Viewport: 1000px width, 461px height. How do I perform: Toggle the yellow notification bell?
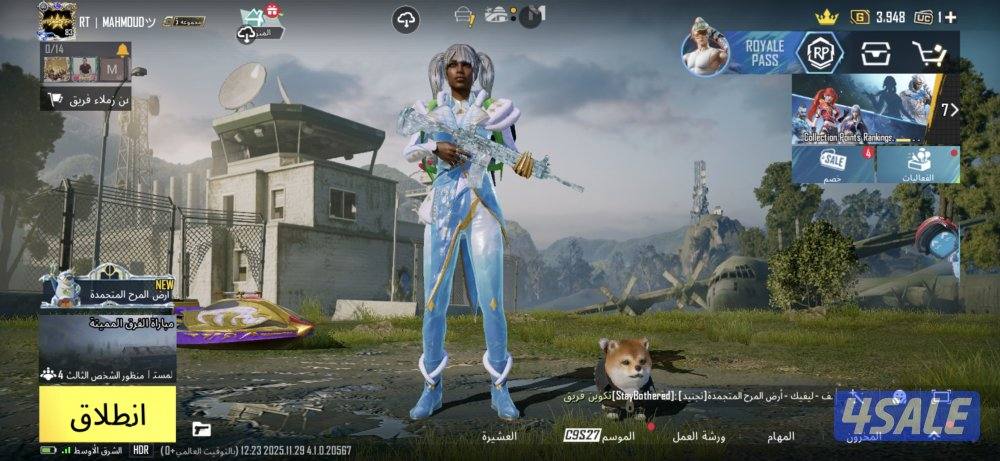pos(122,50)
